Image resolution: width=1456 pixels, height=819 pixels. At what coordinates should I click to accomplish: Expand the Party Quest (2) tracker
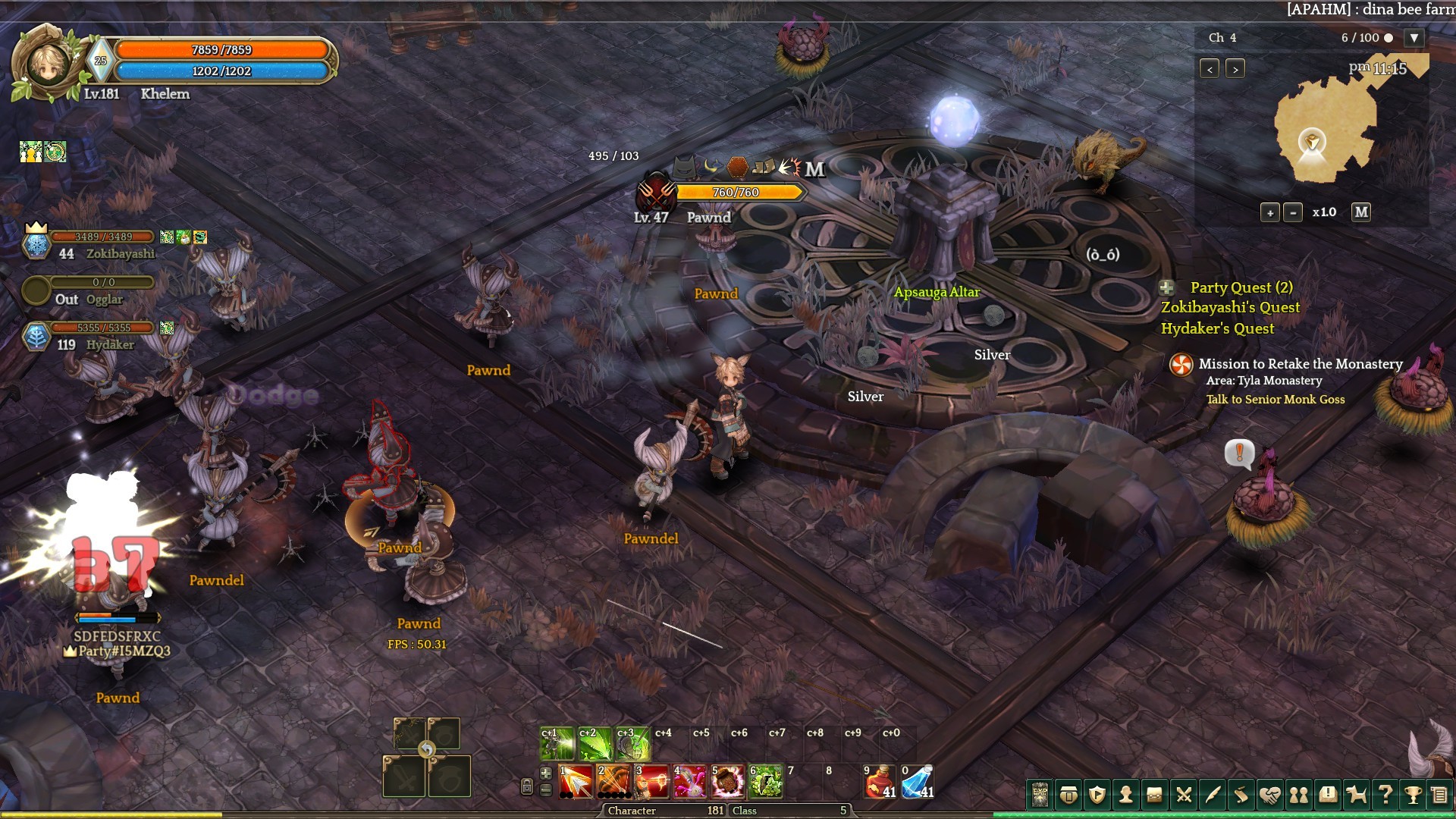pyautogui.click(x=1167, y=287)
